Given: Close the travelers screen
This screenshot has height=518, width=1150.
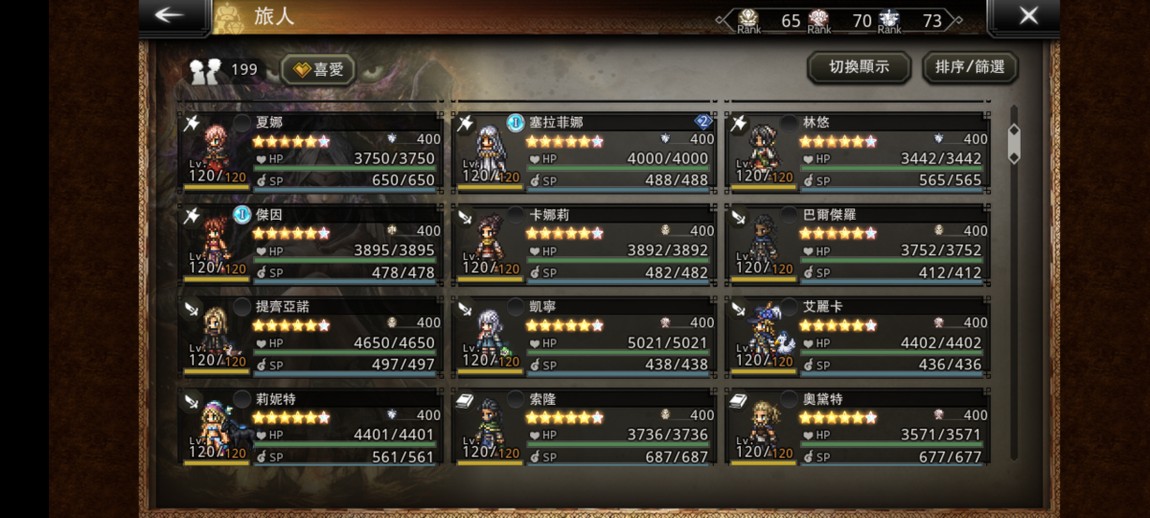Looking at the screenshot, I should tap(1027, 15).
